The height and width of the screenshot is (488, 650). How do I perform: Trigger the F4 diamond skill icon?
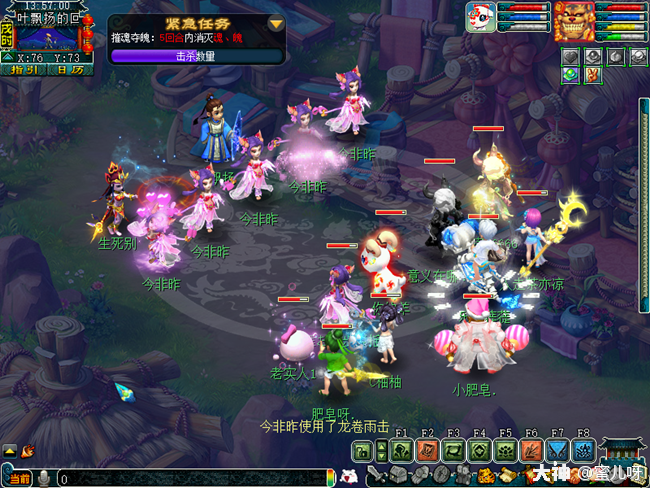[x=479, y=450]
